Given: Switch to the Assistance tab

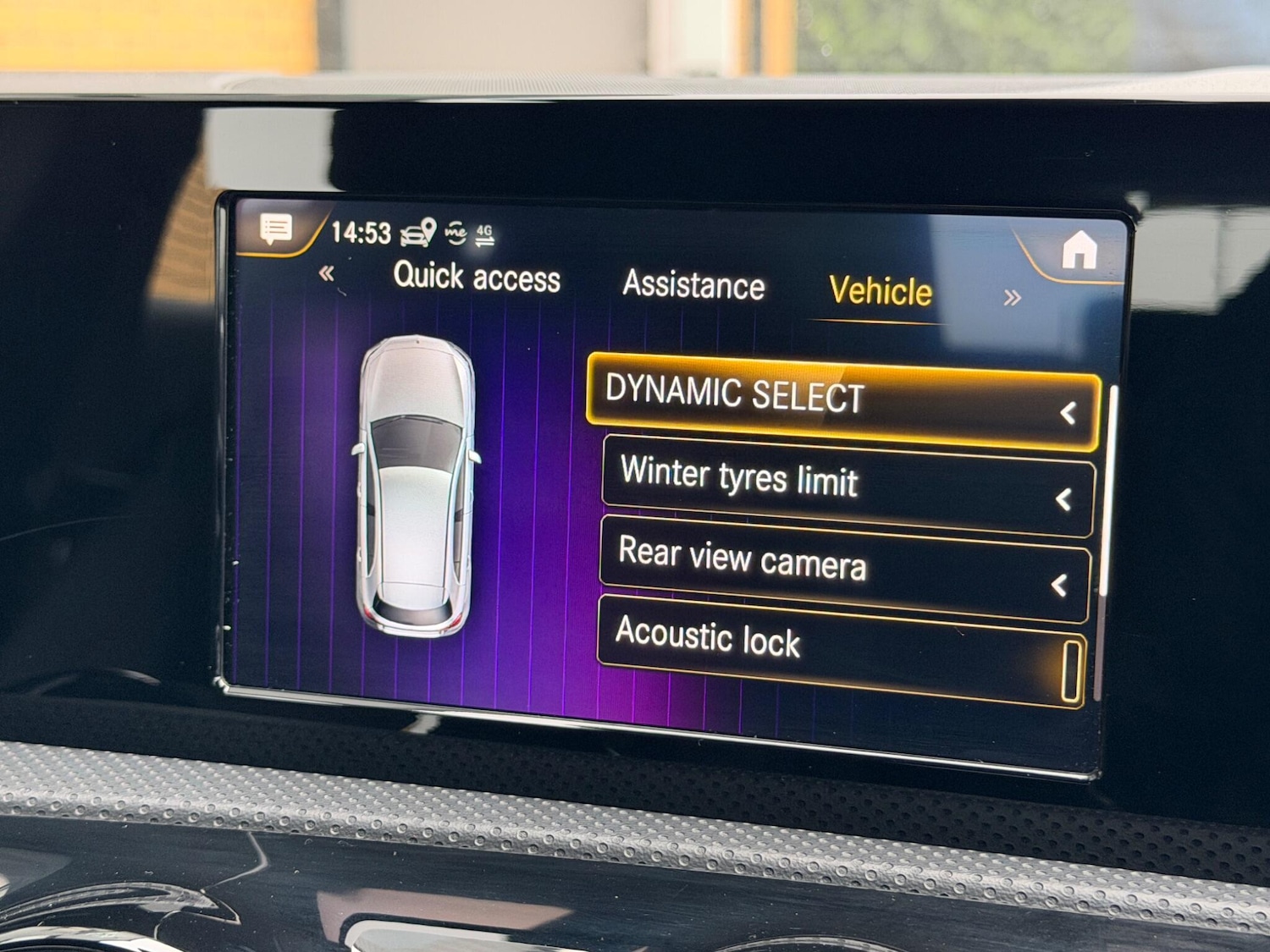Looking at the screenshot, I should click(694, 286).
